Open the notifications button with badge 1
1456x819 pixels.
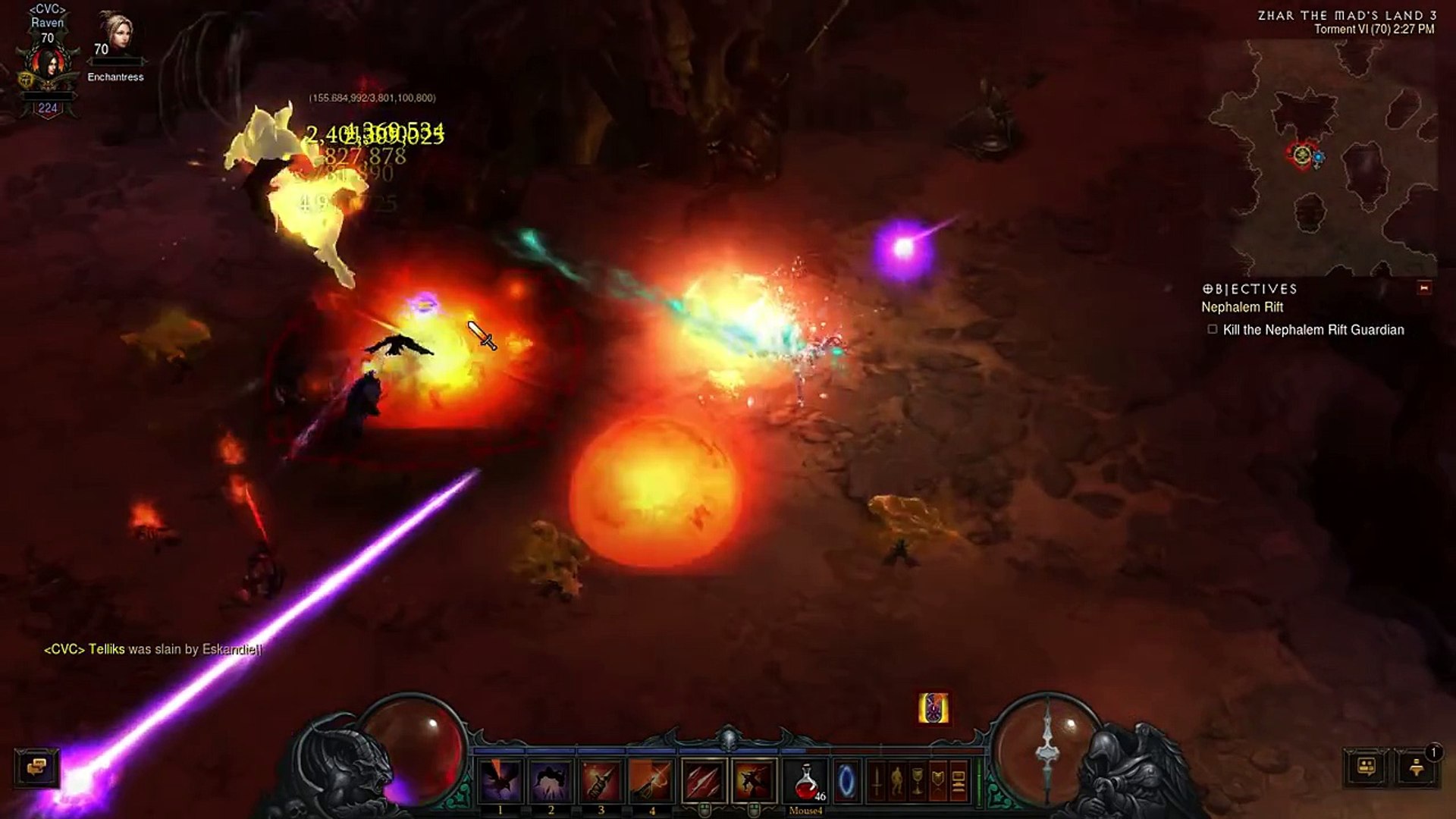[1417, 767]
